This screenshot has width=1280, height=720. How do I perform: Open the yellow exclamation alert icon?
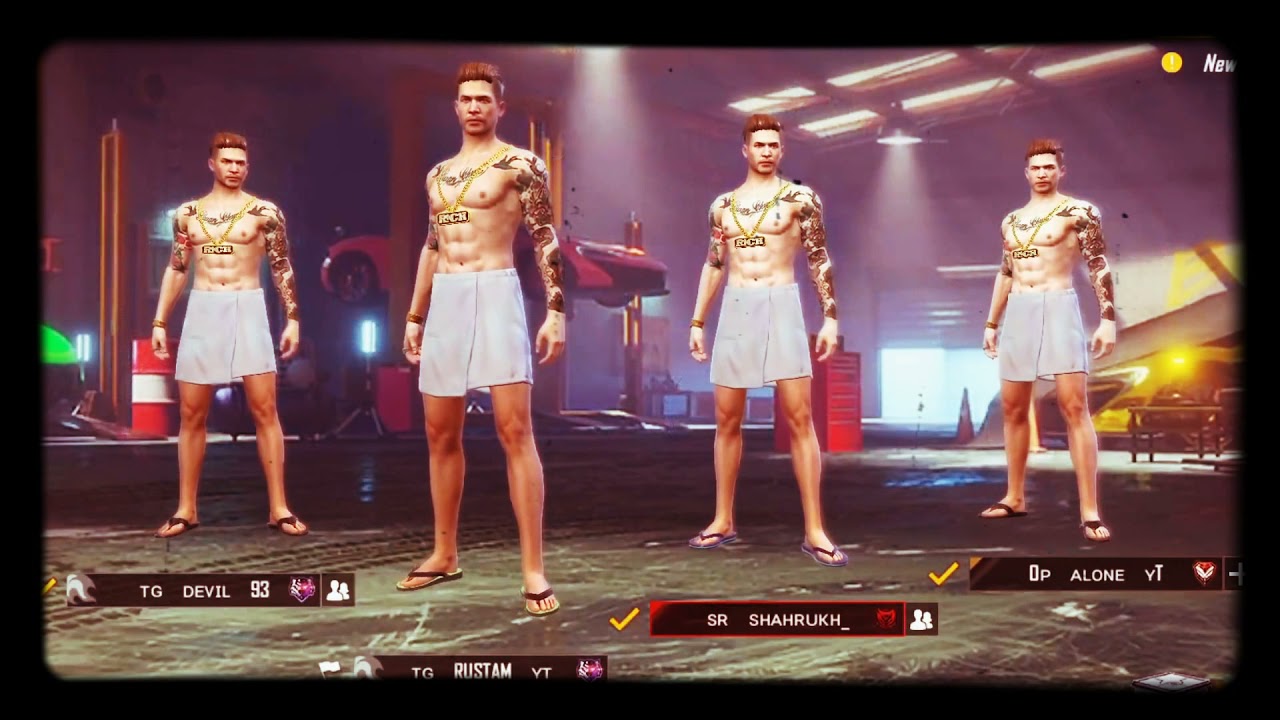click(1172, 63)
